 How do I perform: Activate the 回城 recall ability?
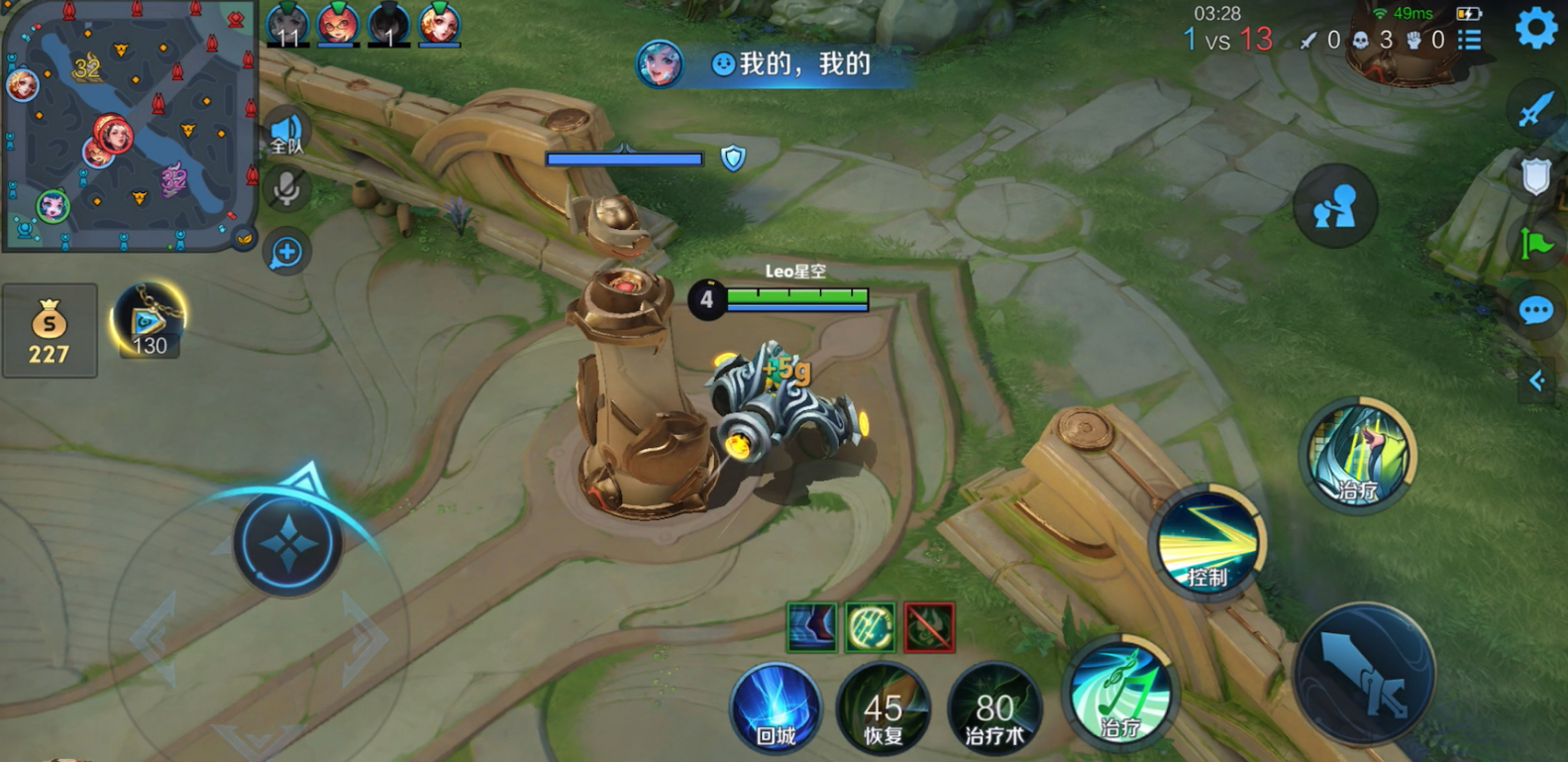point(776,708)
